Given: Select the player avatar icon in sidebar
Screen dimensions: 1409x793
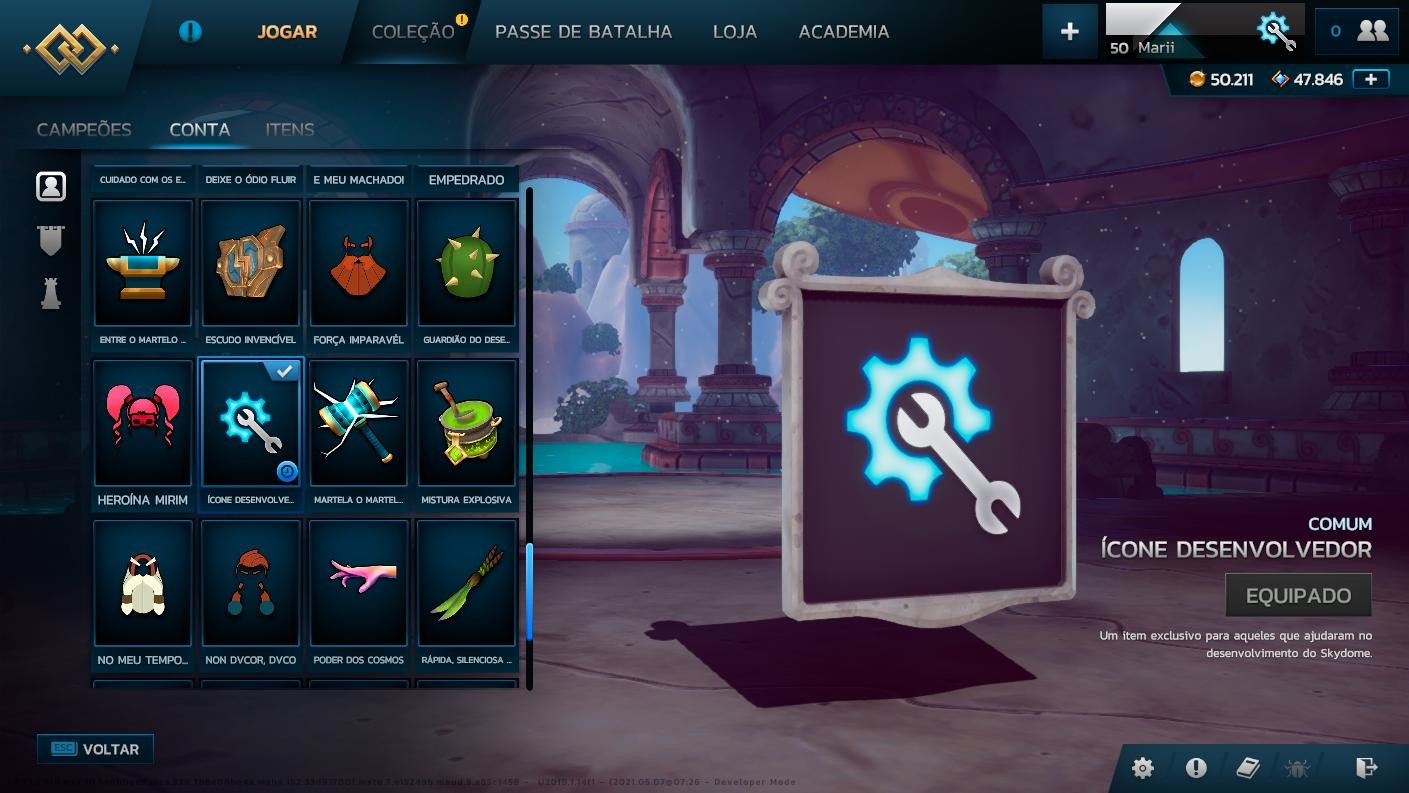Looking at the screenshot, I should click(x=50, y=185).
